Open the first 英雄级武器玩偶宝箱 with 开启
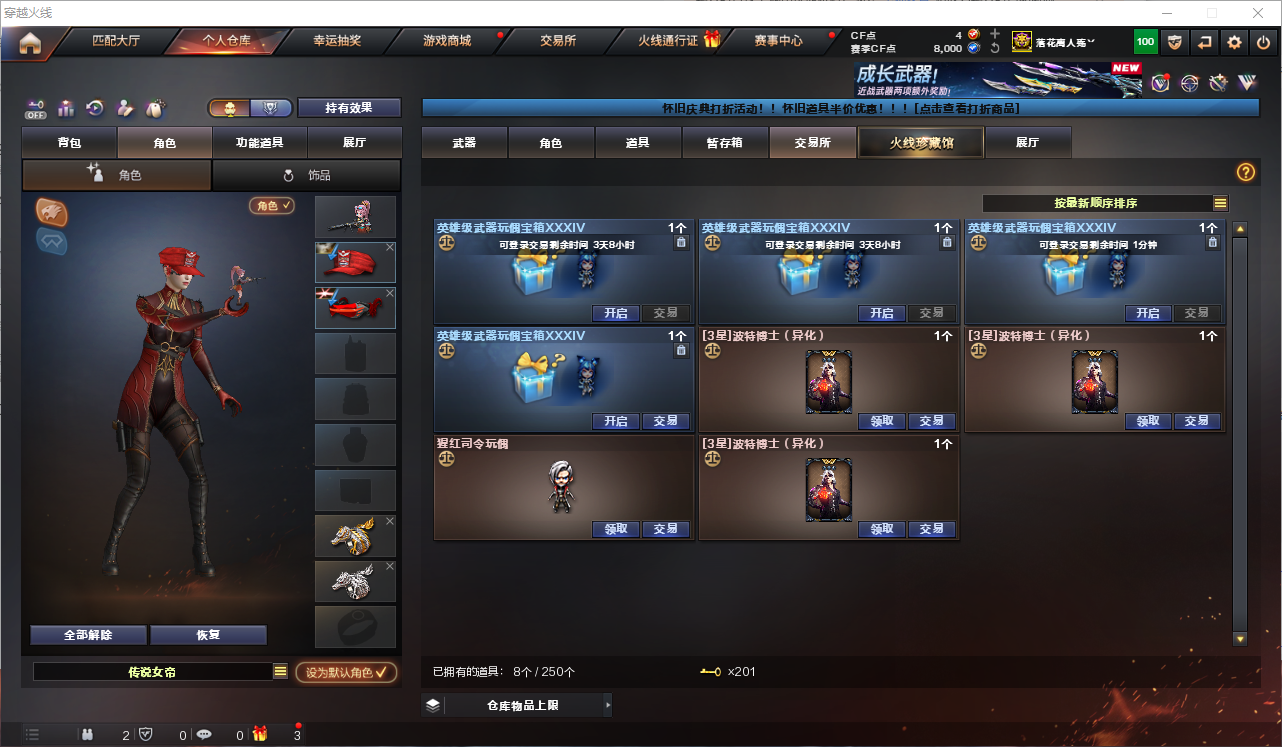 tap(615, 313)
